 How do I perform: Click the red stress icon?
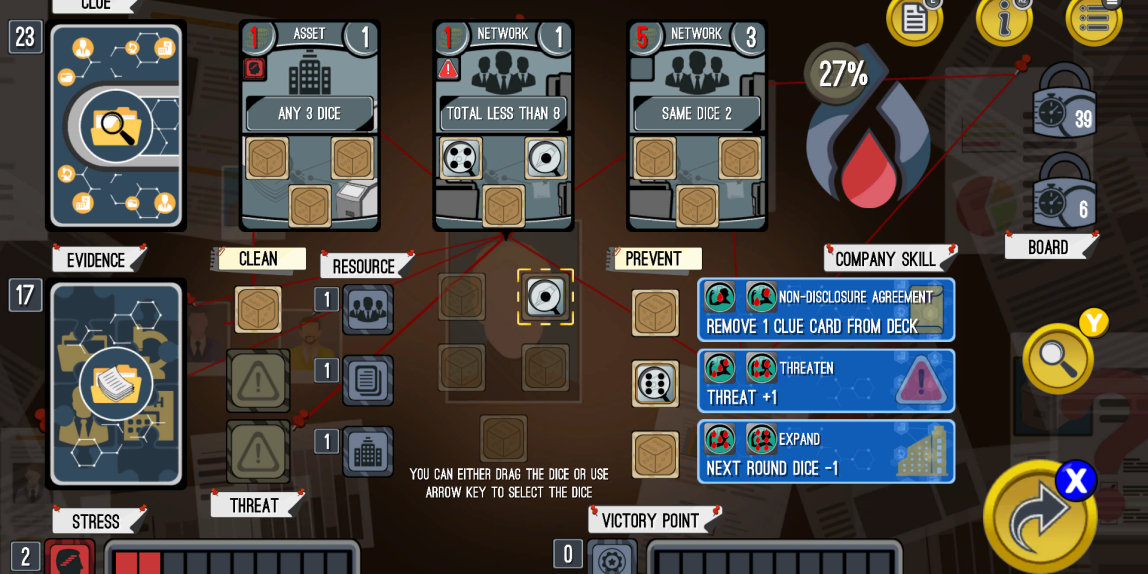[70, 558]
